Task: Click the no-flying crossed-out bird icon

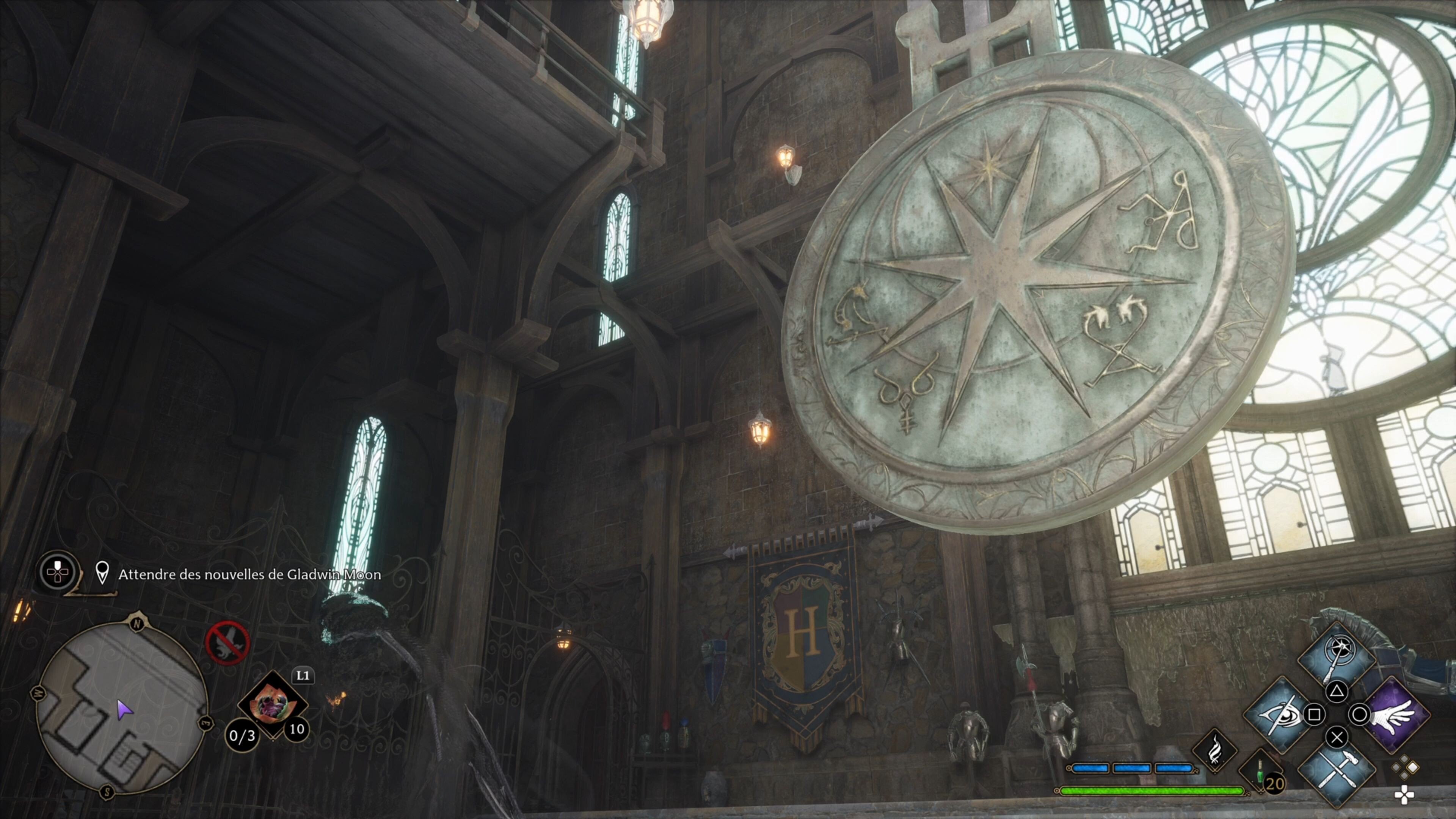Action: (227, 643)
